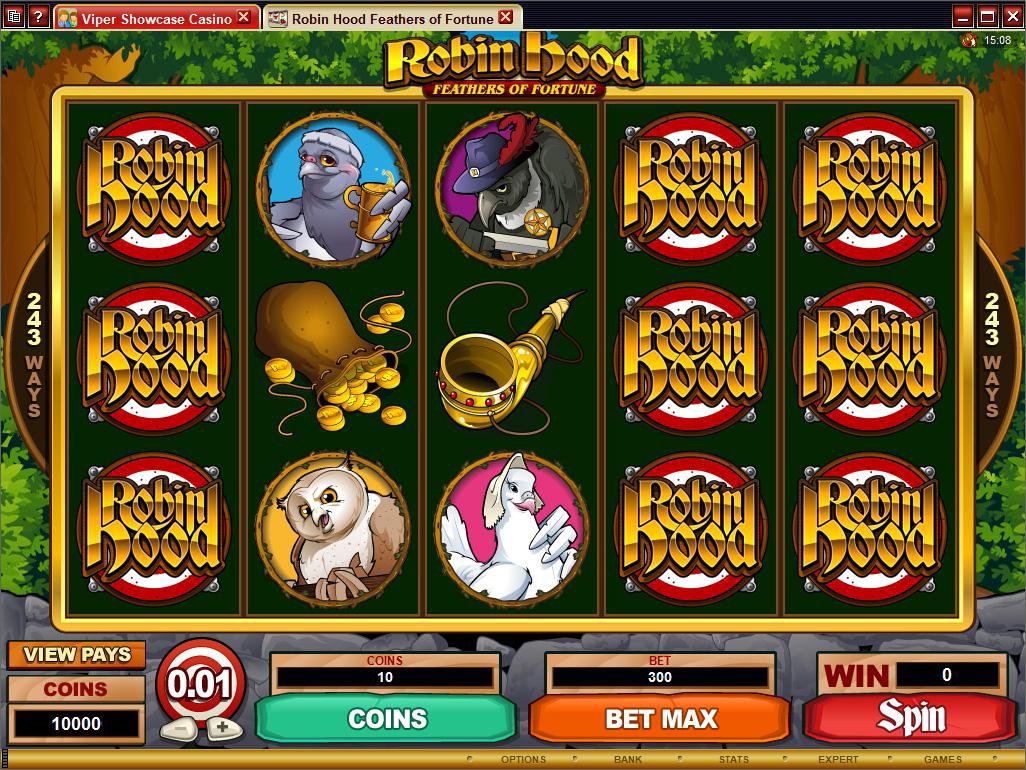Spin the reels with the Spin button
This screenshot has width=1026, height=770.
tap(910, 717)
